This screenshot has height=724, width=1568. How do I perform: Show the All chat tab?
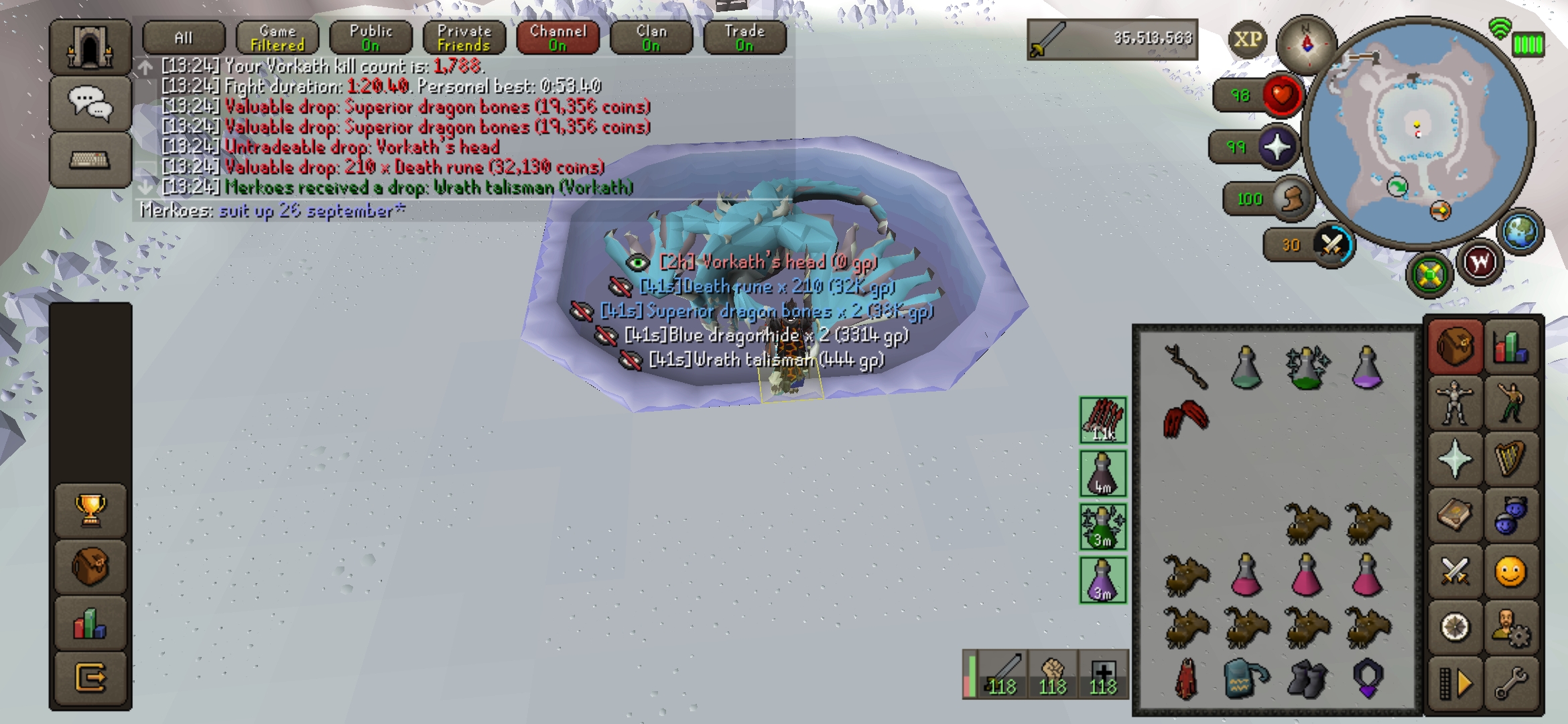pos(184,38)
